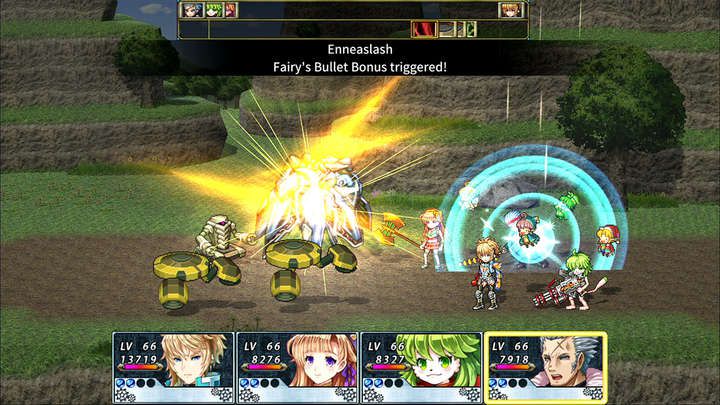Pick the green-haired character's status panel
Screen dimensions: 720x405
(x=421, y=367)
